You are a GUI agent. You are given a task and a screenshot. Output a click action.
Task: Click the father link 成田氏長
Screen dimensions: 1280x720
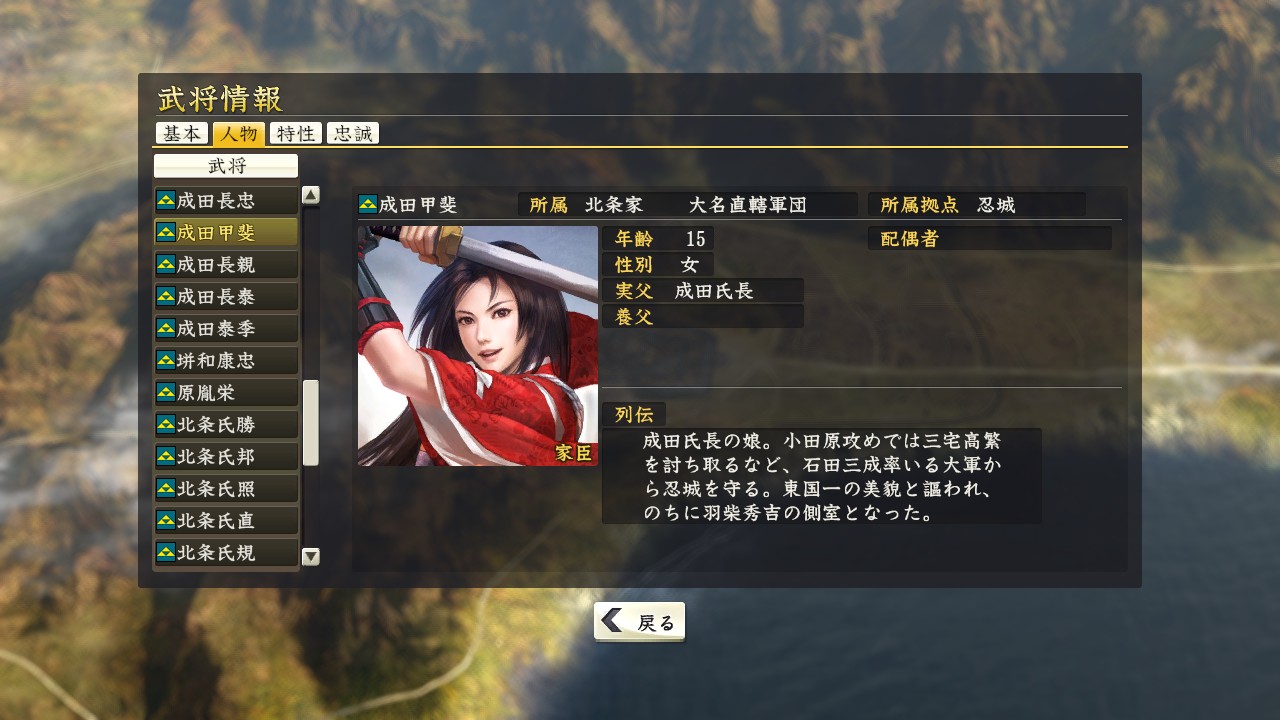(x=713, y=290)
